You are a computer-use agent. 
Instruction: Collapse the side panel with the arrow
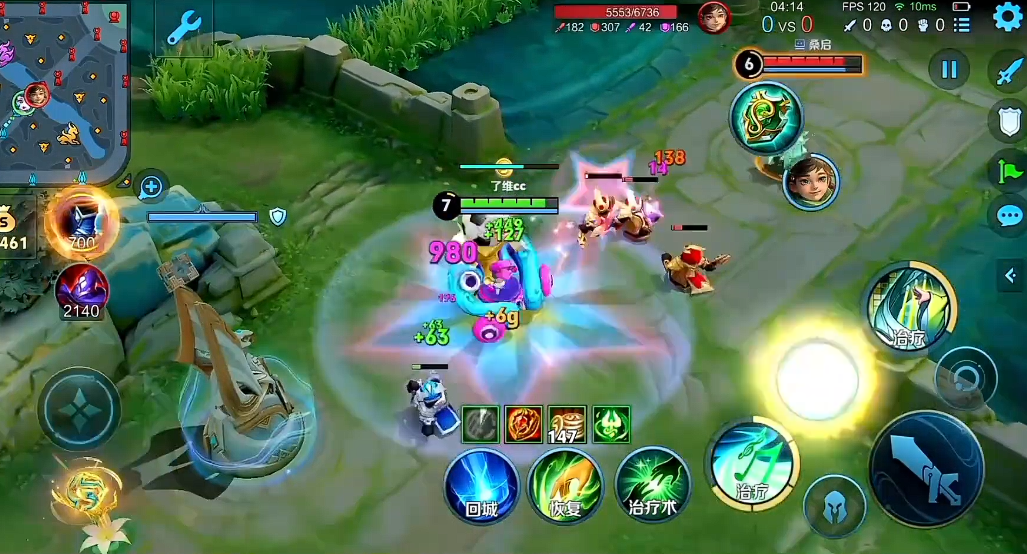(x=1010, y=276)
